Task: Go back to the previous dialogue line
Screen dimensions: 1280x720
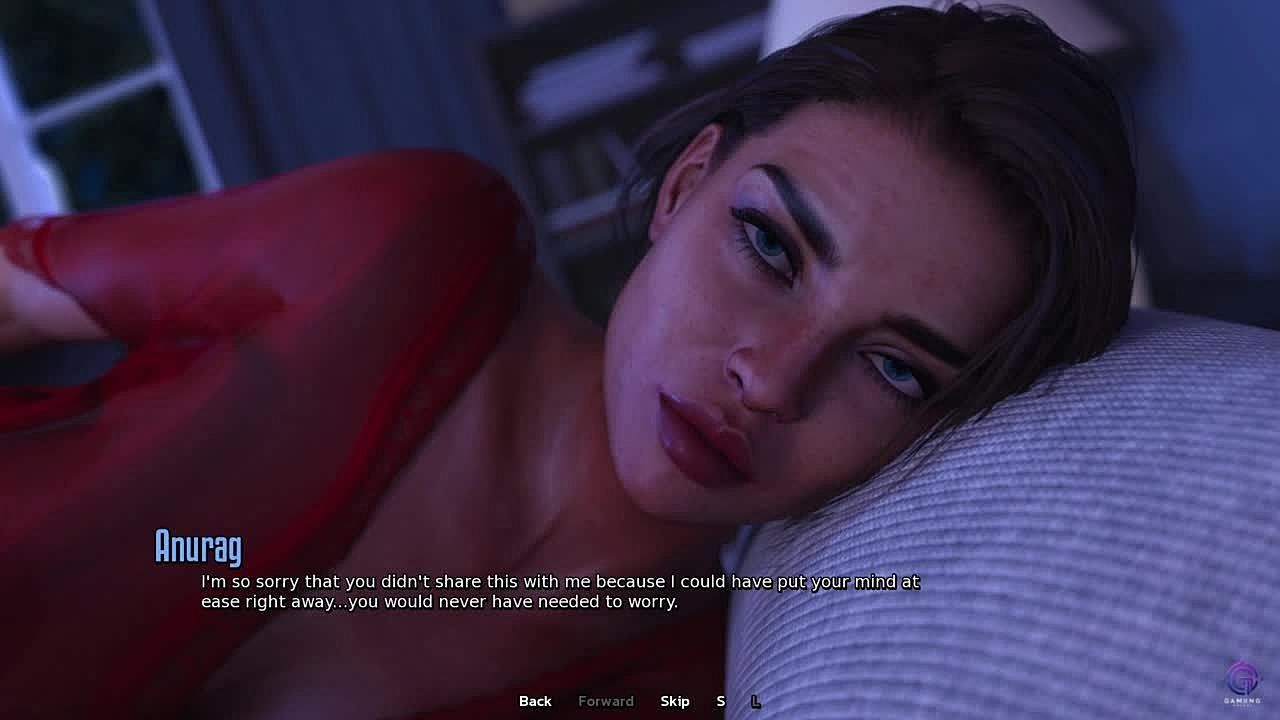Action: coord(535,701)
